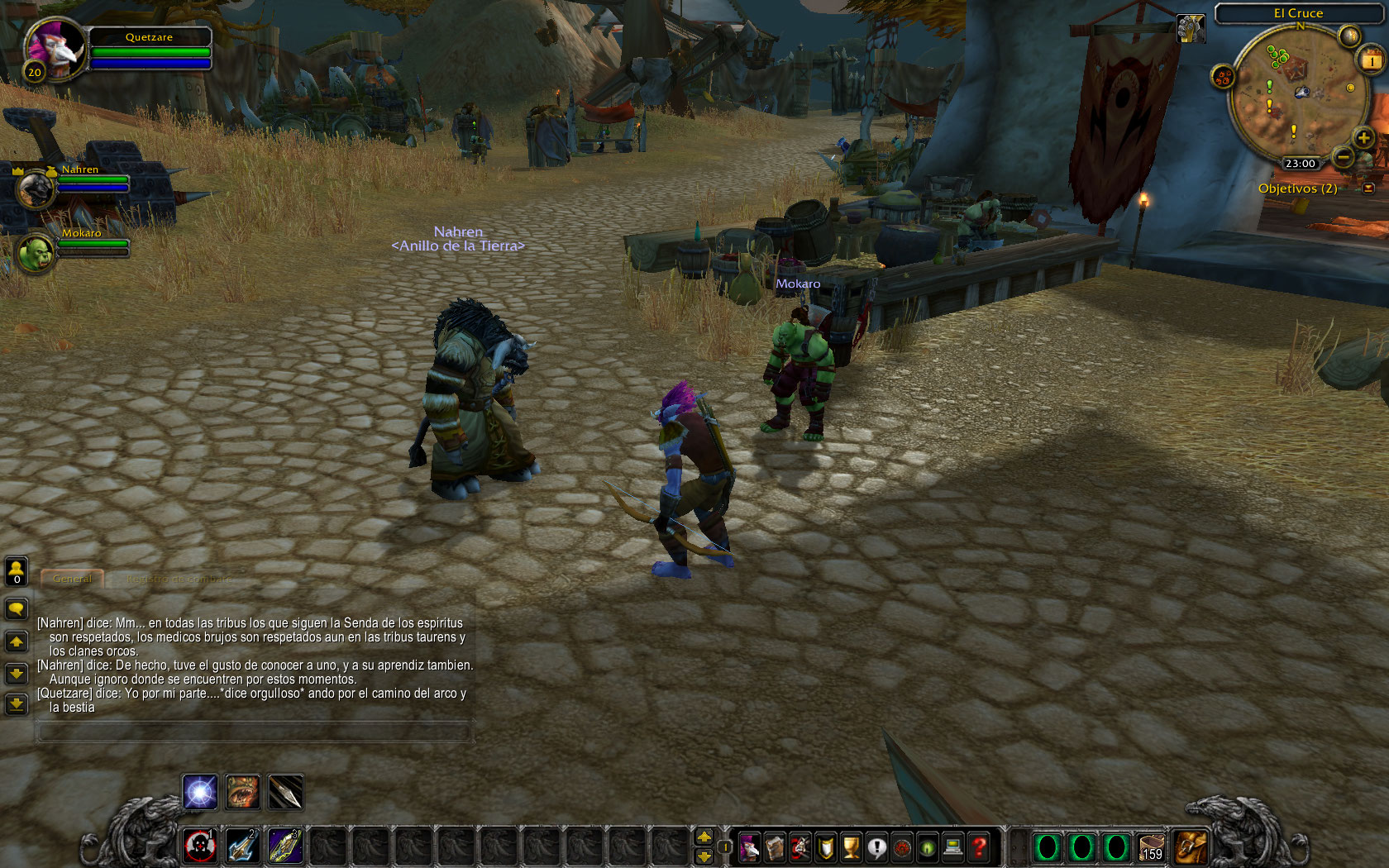
Task: Zoom out on the minimap
Action: (1344, 156)
